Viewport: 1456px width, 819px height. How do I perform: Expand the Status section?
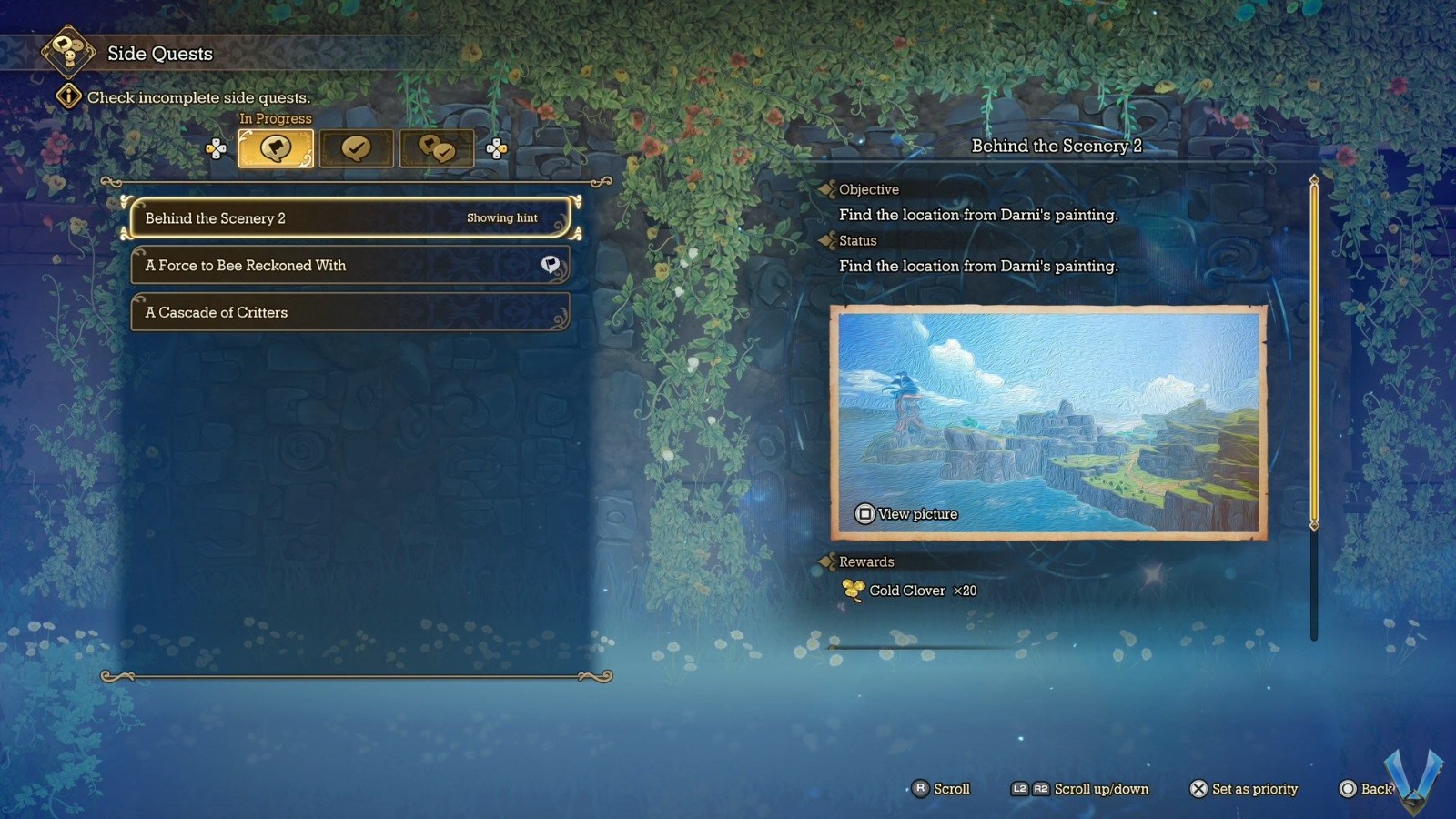tap(829, 241)
